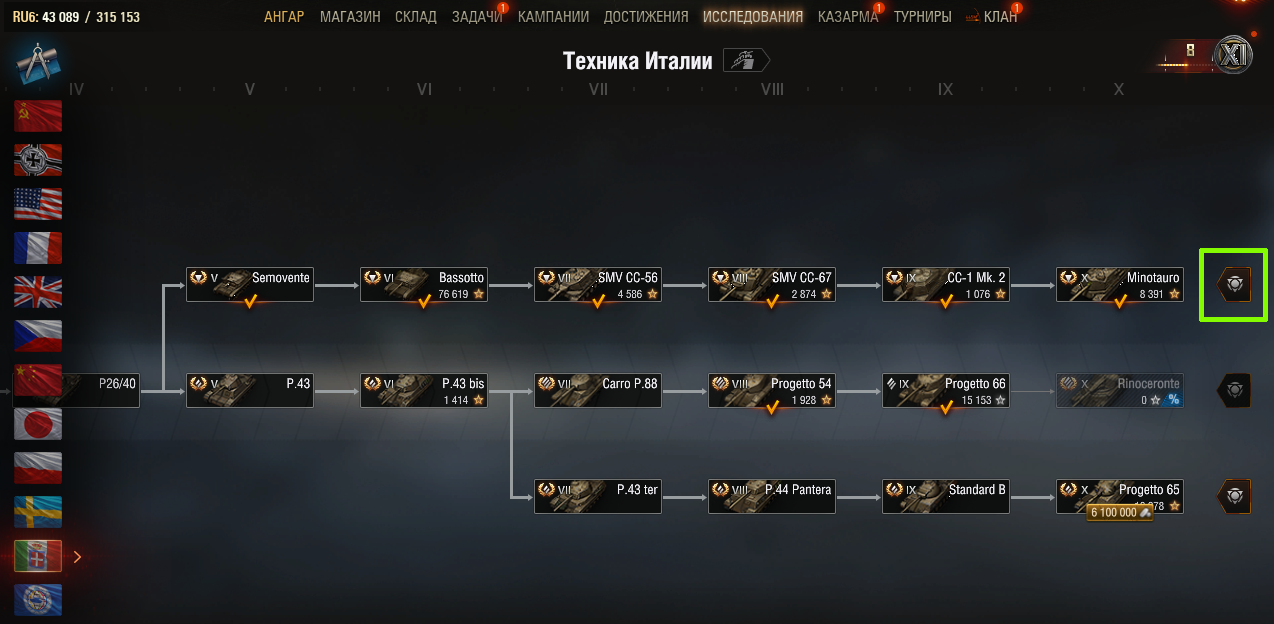Select the Progetto 66 tank
The image size is (1274, 624).
click(x=946, y=391)
